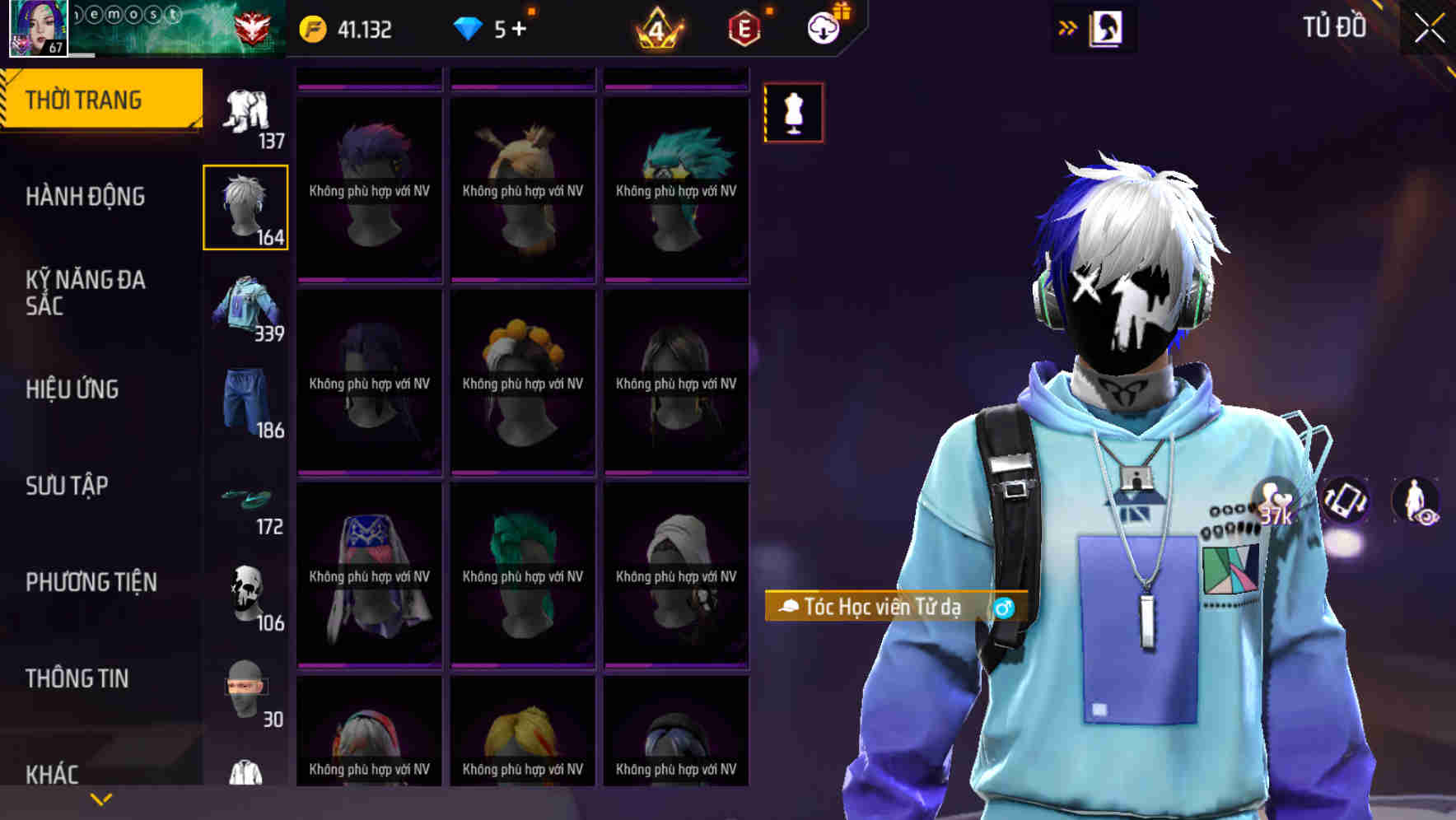Switch to the HÀNH ĐỘNG tab
This screenshot has width=1456, height=820.
[x=85, y=197]
